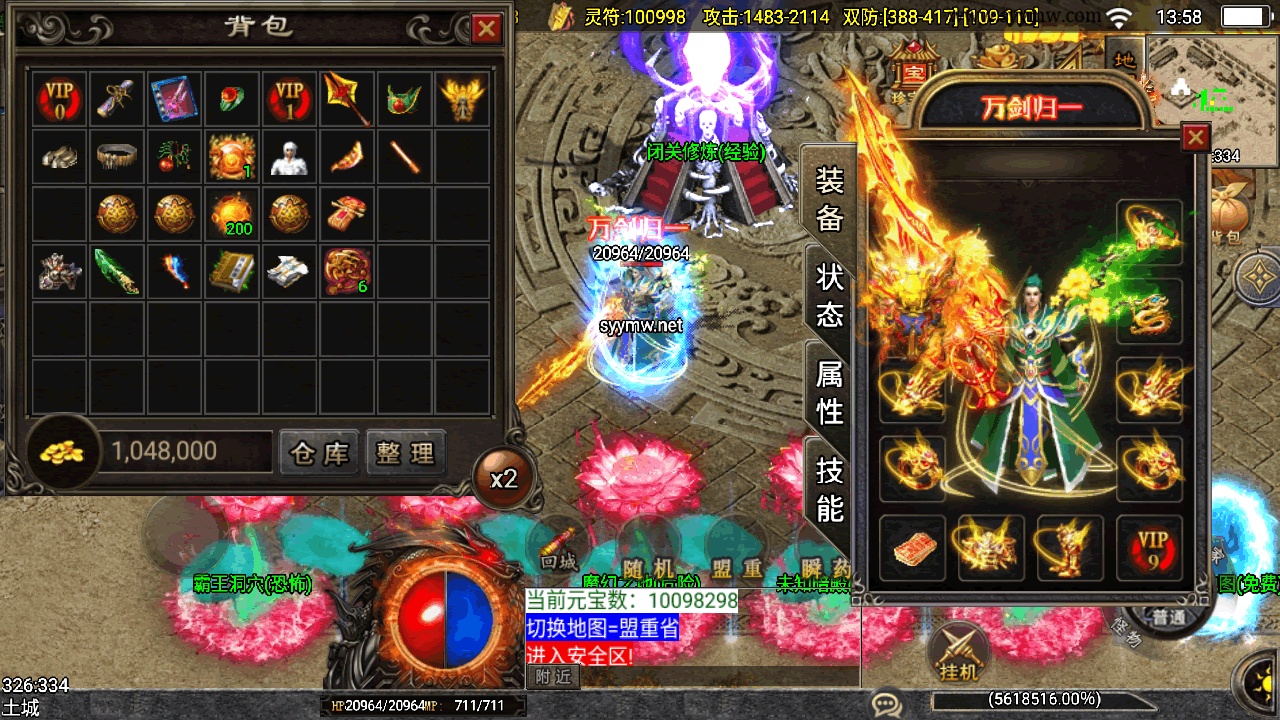
Task: Switch to the 装备 equipment tab
Action: coord(830,199)
